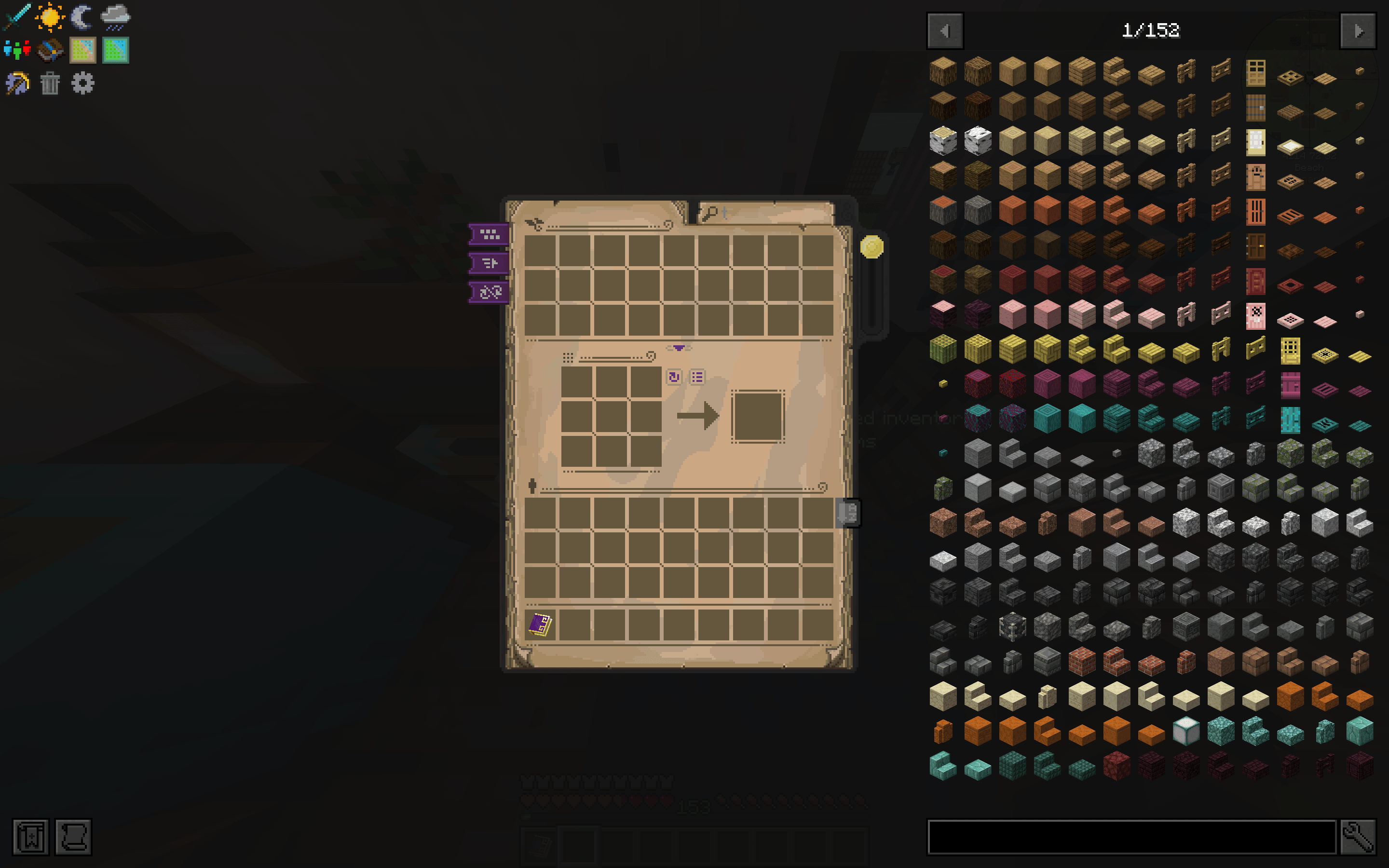Open the sorting purple side tab
Image resolution: width=1389 pixels, height=868 pixels.
click(488, 264)
